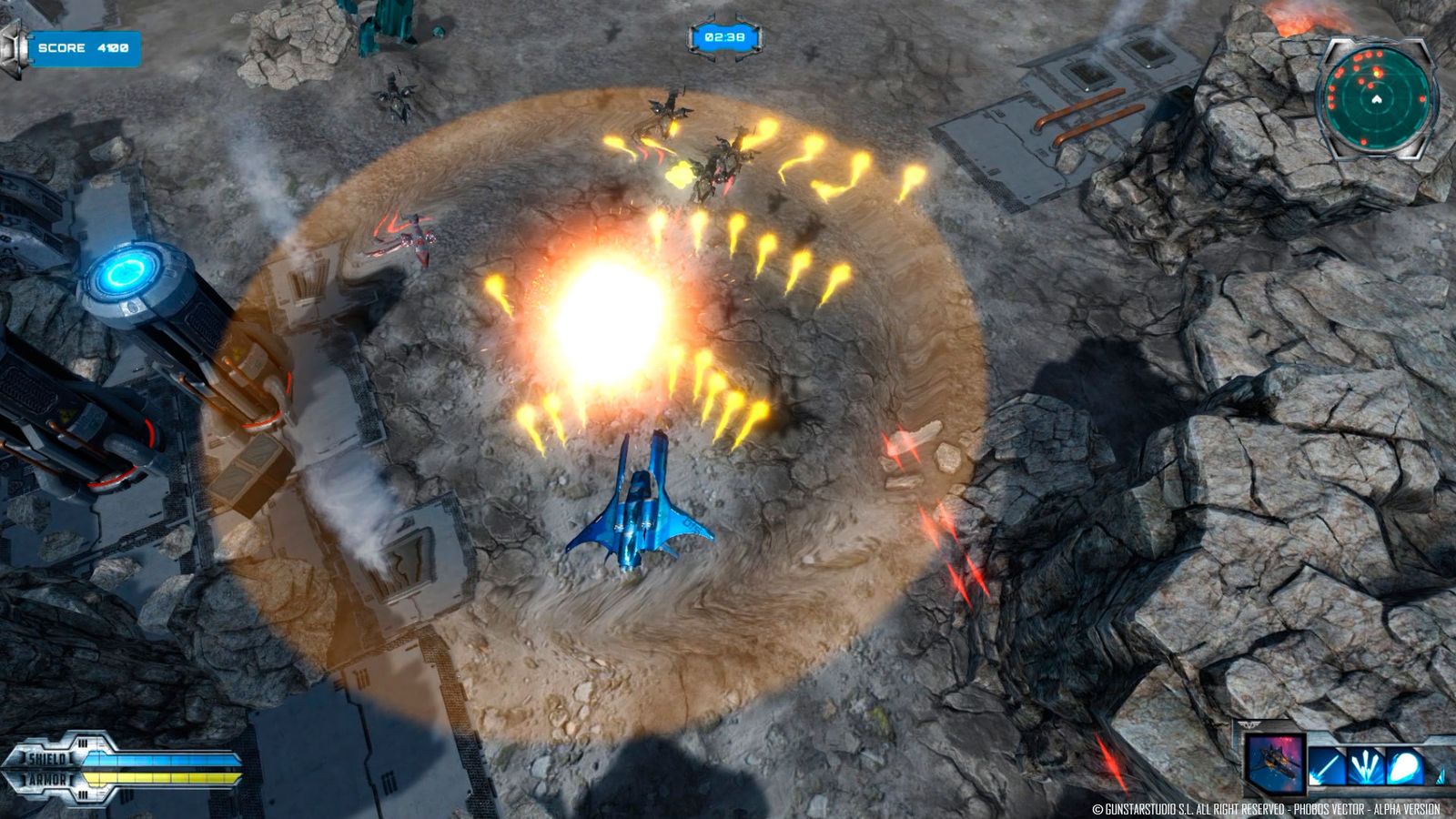
Task: Click the winged emblem above the ship portrait
Action: tap(1249, 724)
